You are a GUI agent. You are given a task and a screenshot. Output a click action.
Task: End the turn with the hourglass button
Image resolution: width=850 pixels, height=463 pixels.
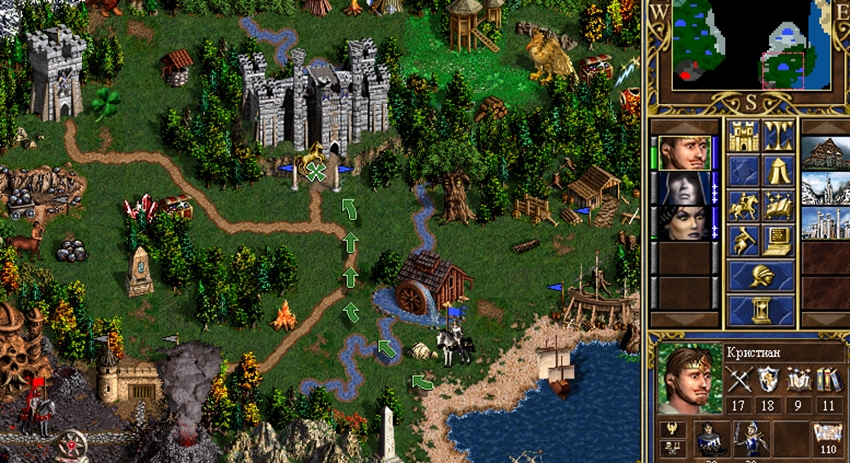[761, 310]
